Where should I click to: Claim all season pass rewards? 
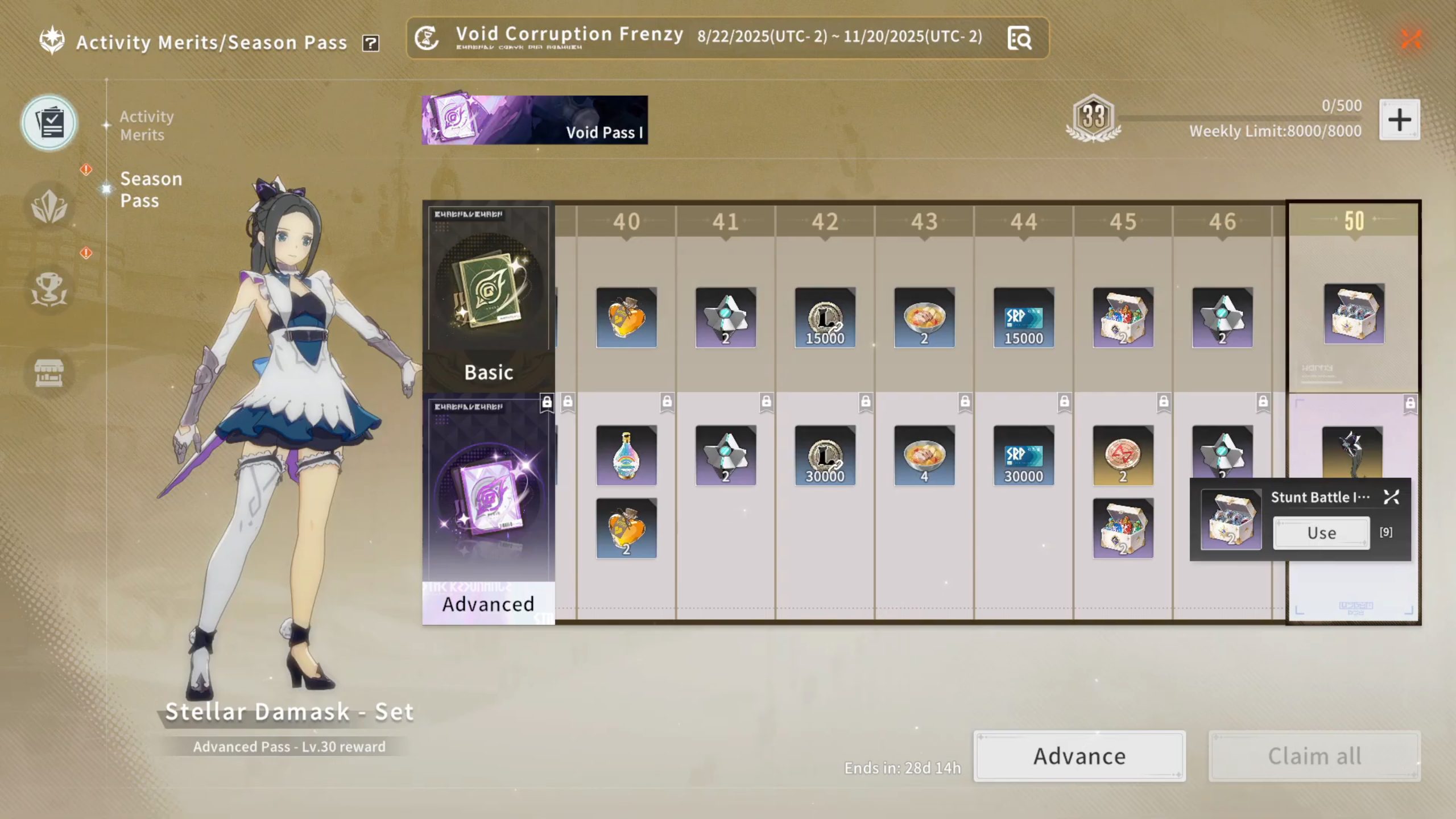coord(1314,756)
